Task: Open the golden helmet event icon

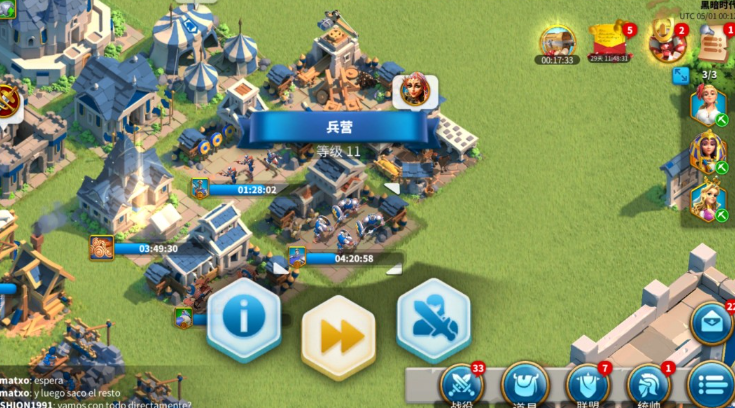Action: tap(663, 38)
